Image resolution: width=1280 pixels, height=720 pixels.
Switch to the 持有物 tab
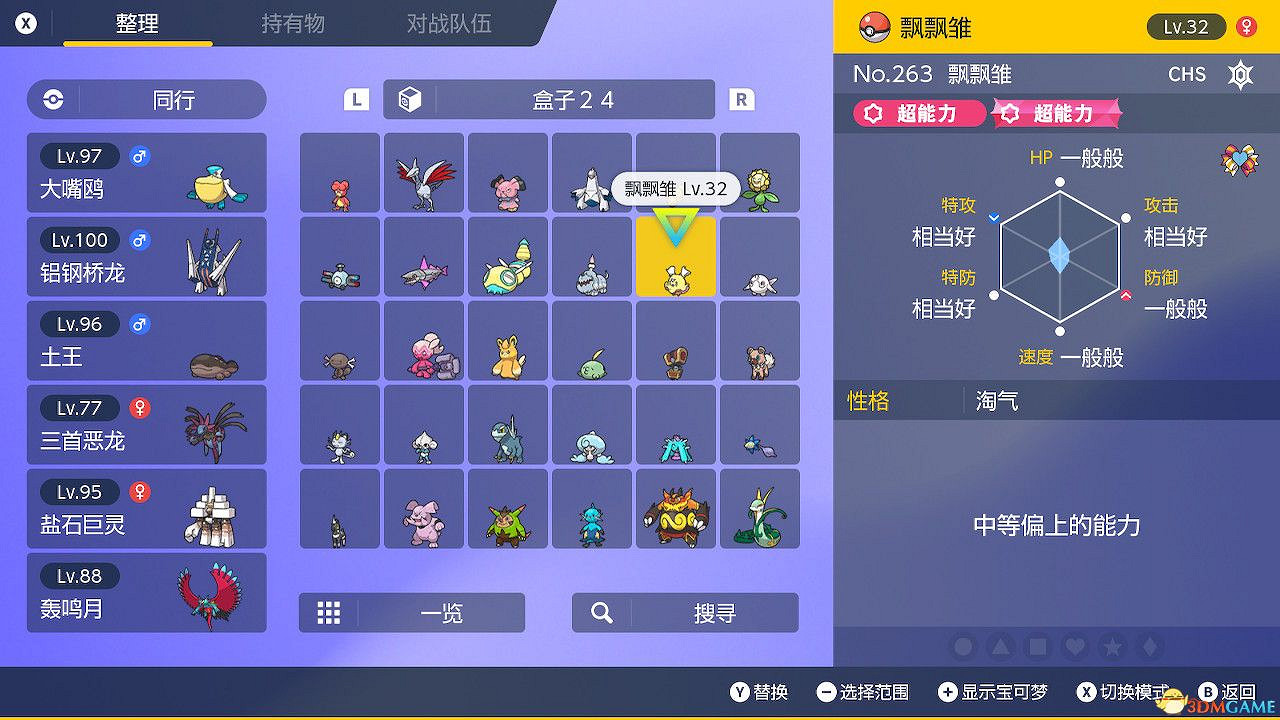pyautogui.click(x=293, y=25)
